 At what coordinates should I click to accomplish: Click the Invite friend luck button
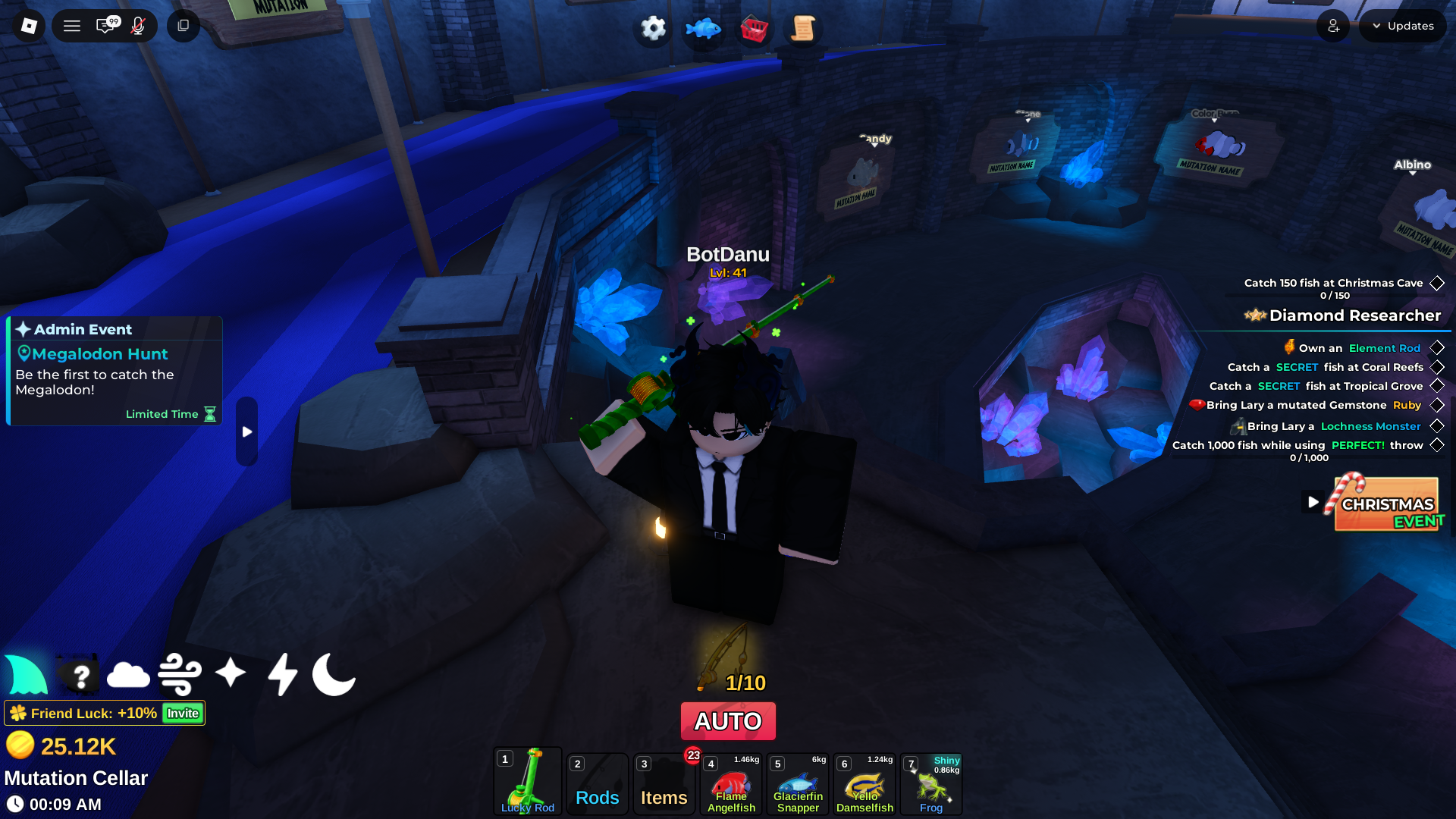180,713
